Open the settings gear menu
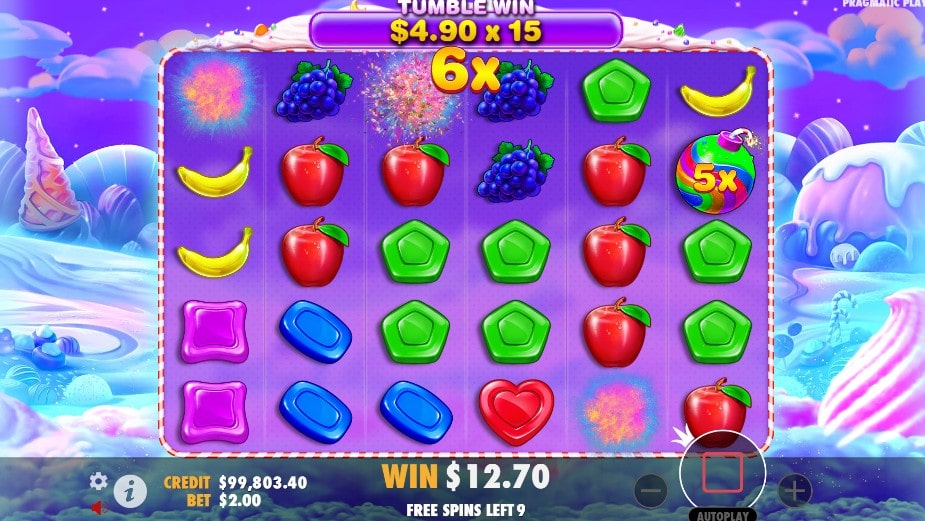Viewport: 925px width, 521px height. tap(98, 481)
